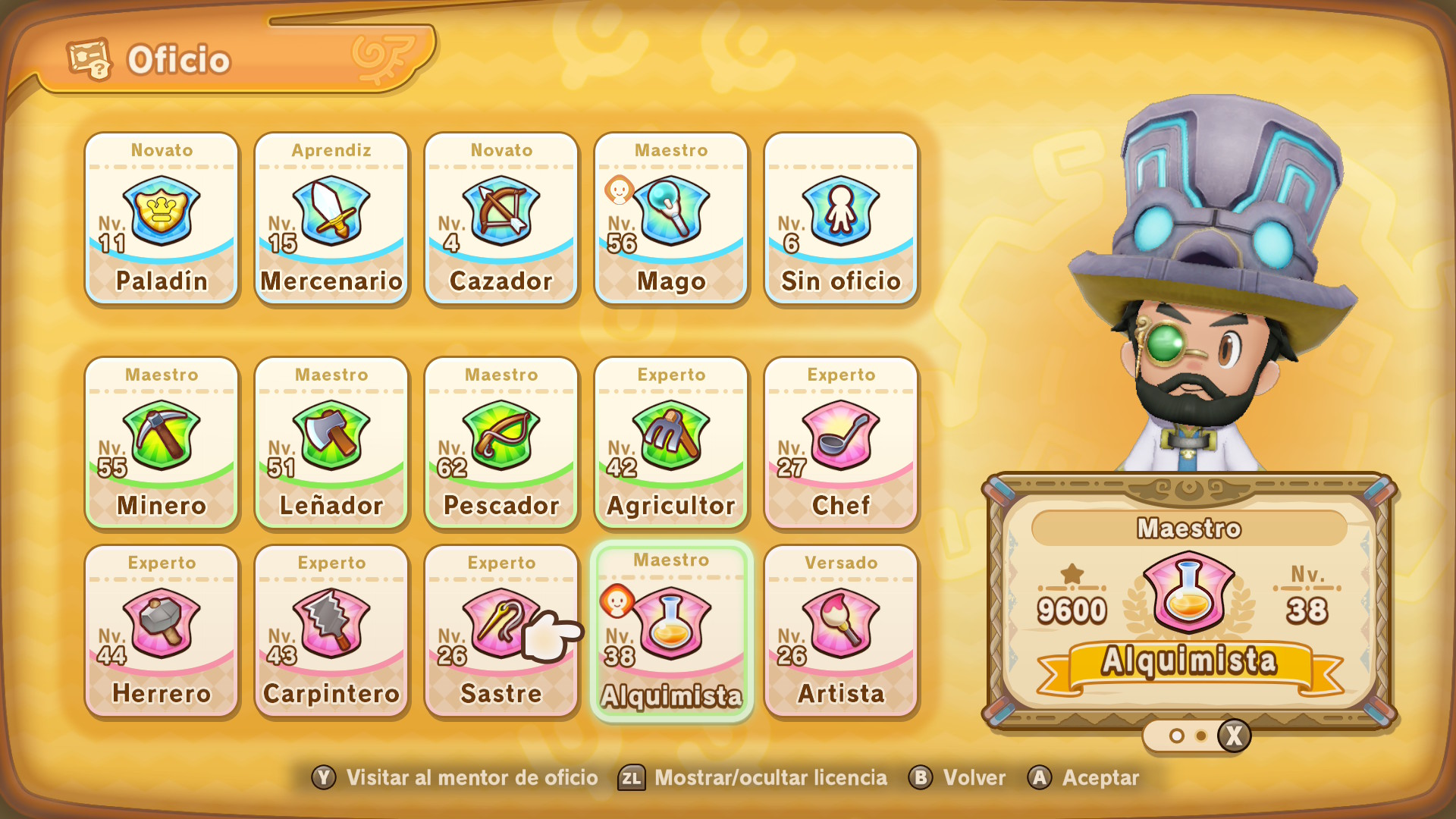Image resolution: width=1456 pixels, height=819 pixels.
Task: Open the Alquimista Maestro license card
Action: click(1189, 603)
